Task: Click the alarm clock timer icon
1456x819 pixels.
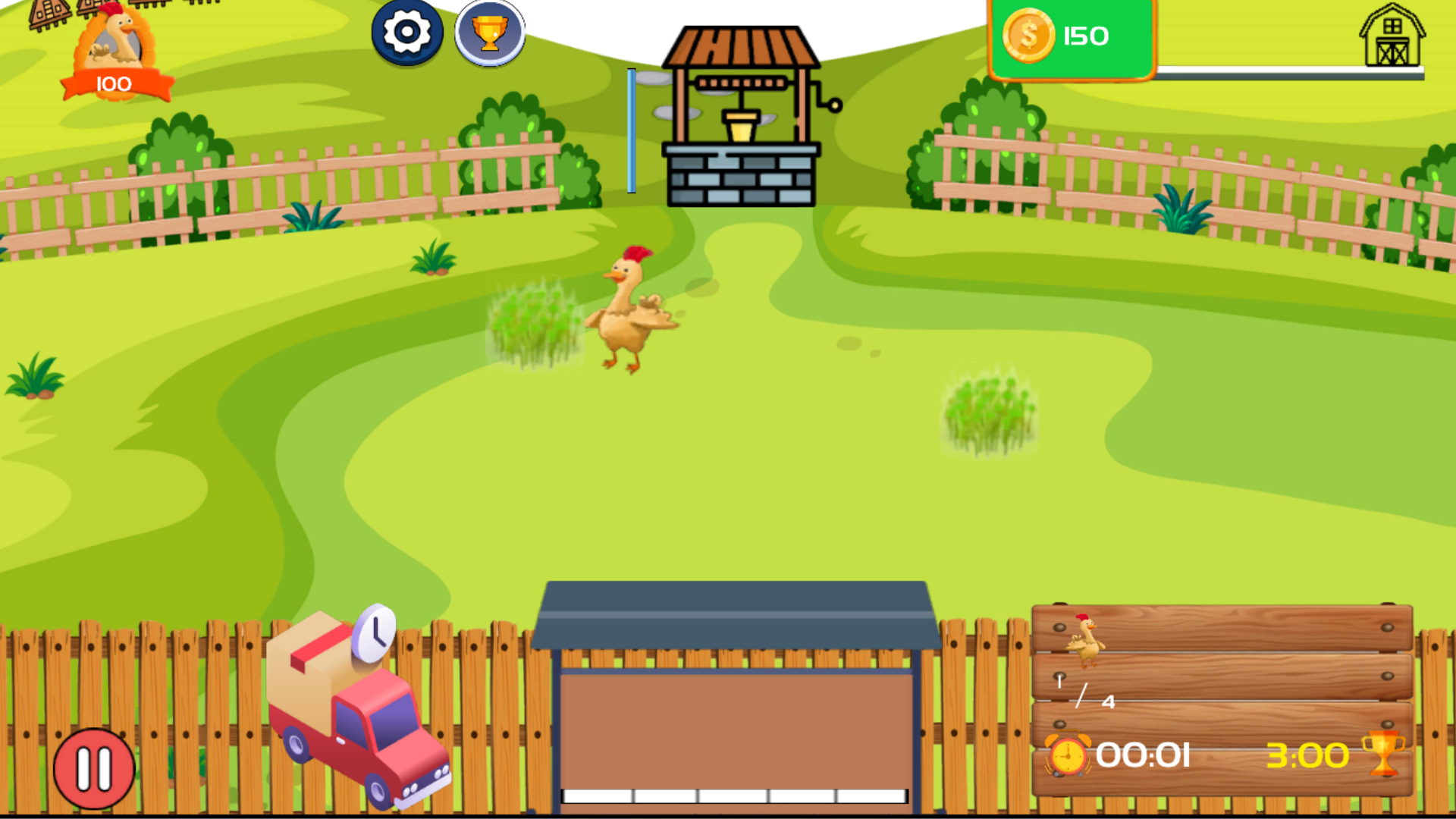Action: (x=1068, y=755)
